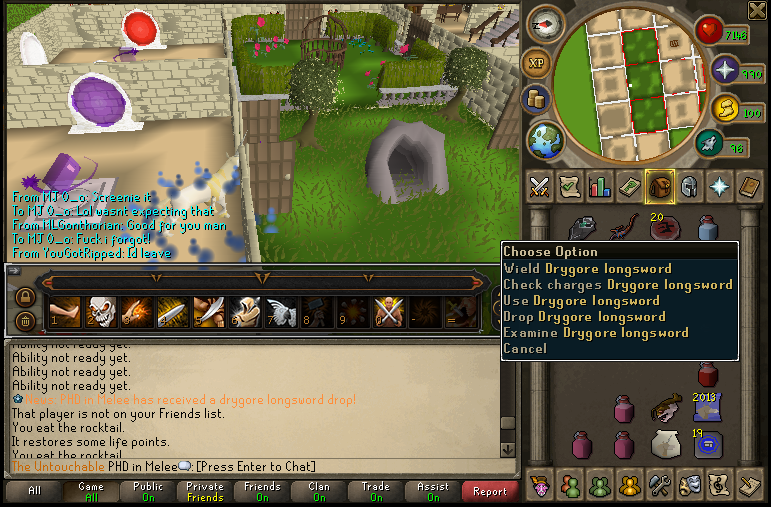Switch to the skills bar-chart tab
Screen dimensions: 771x507
pyautogui.click(x=600, y=186)
